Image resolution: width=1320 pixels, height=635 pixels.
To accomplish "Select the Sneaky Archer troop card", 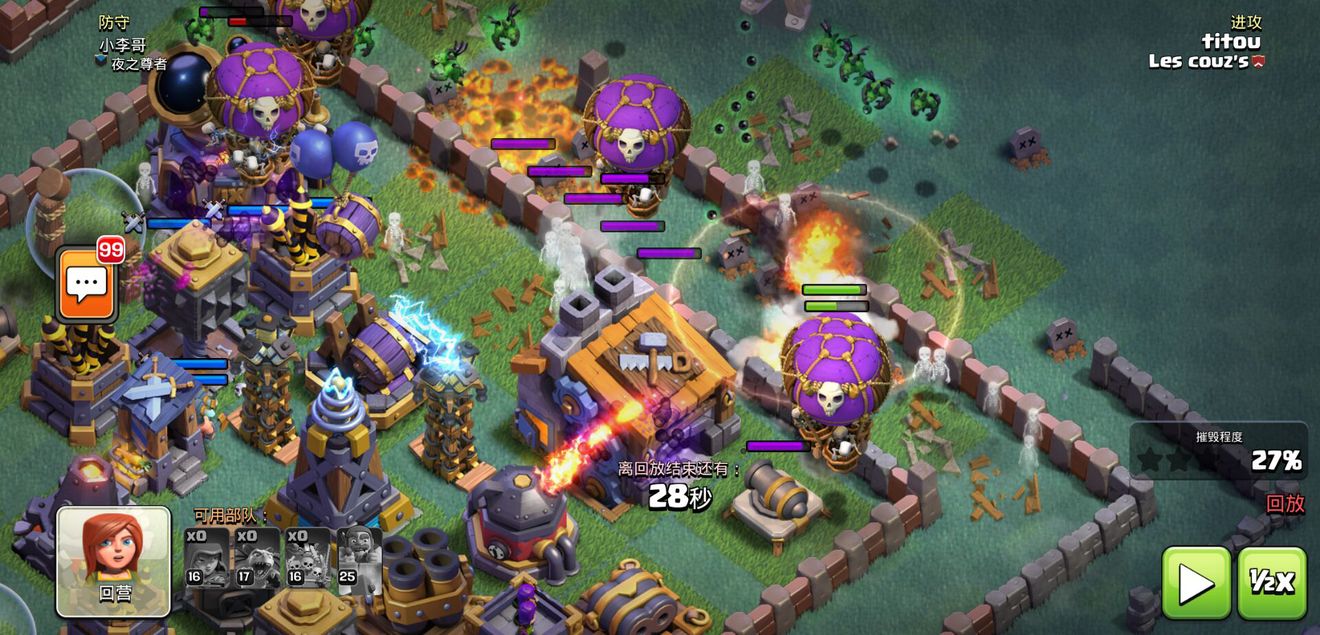I will [x=208, y=557].
